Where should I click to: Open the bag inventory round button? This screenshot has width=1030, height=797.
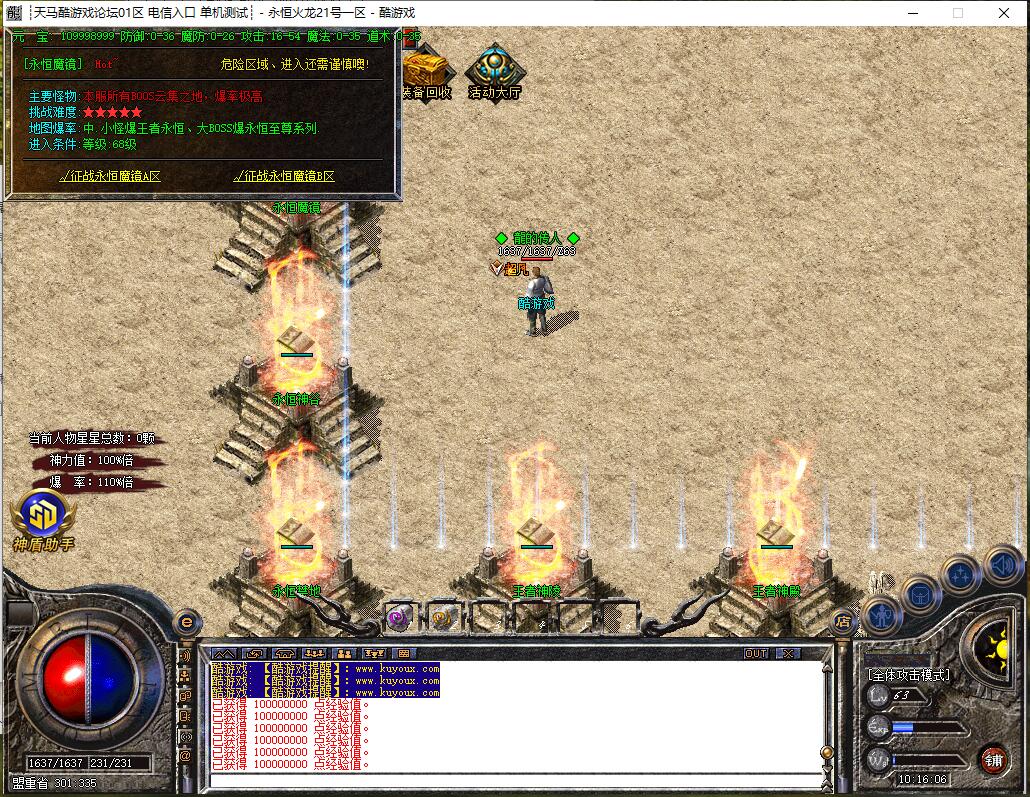921,595
